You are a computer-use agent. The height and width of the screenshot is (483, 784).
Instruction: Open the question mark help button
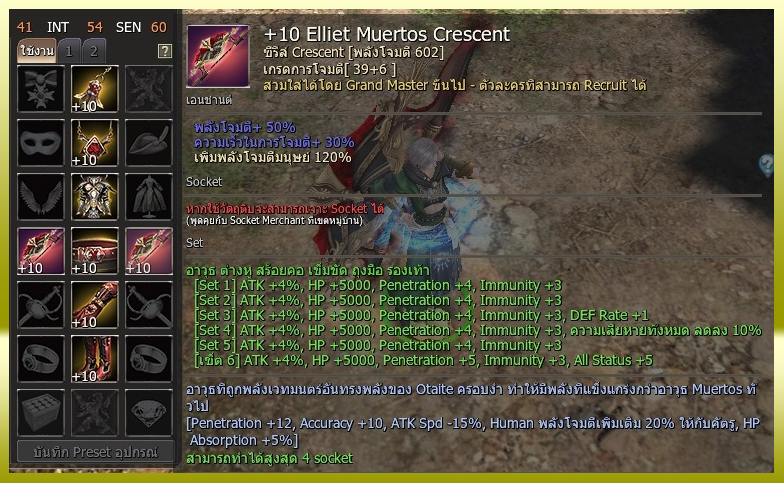click(165, 51)
